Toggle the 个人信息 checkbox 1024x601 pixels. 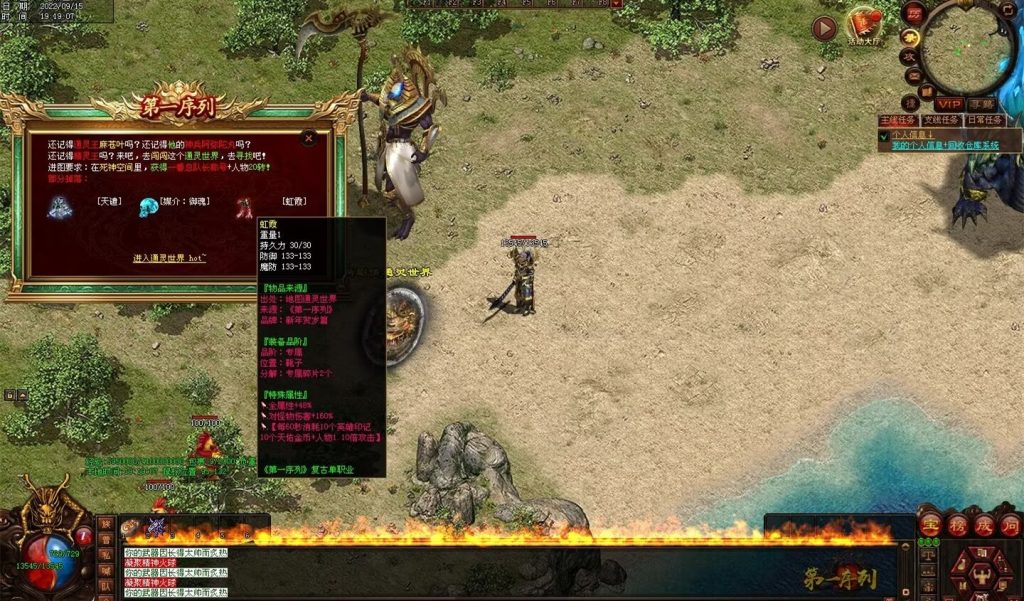tap(884, 135)
